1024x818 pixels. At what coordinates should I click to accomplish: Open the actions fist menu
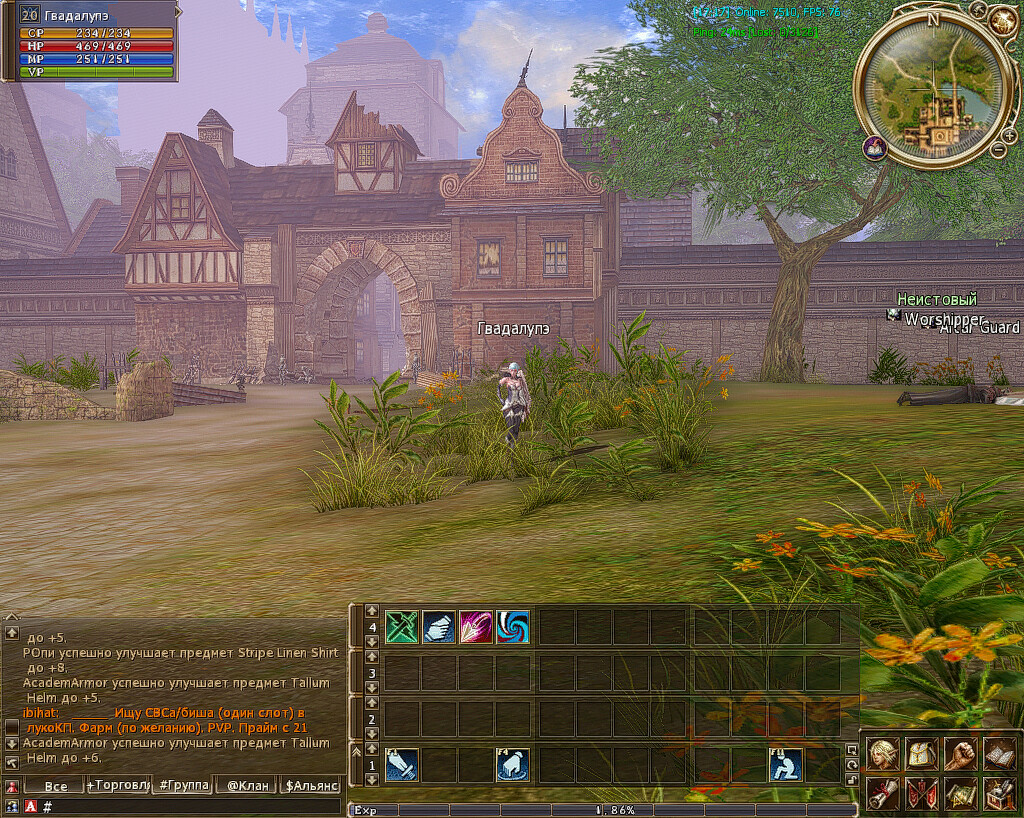(960, 754)
